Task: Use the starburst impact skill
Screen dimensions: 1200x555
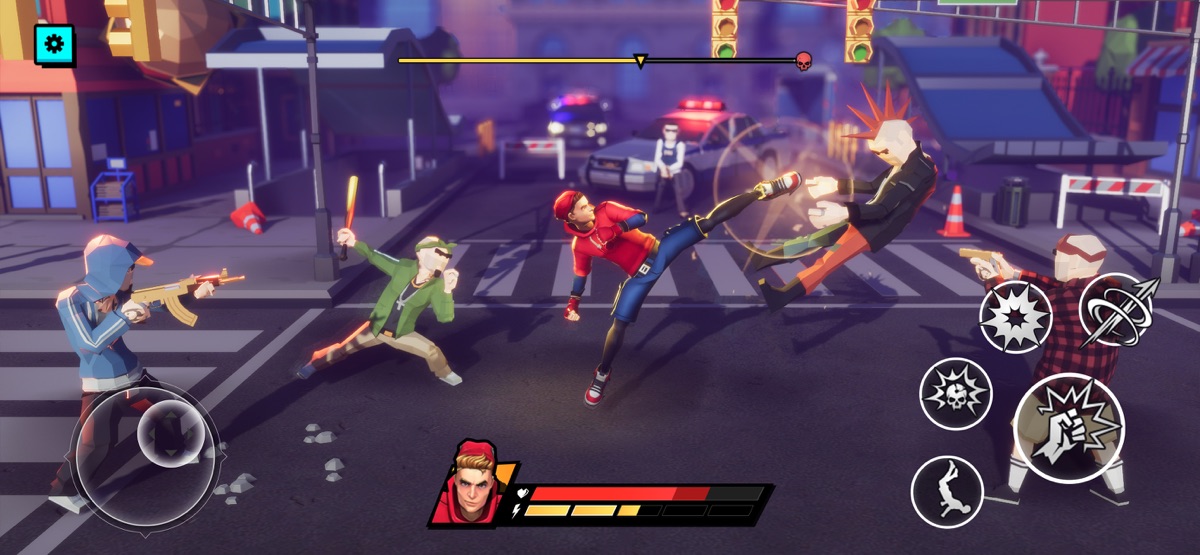Action: [x=1015, y=317]
